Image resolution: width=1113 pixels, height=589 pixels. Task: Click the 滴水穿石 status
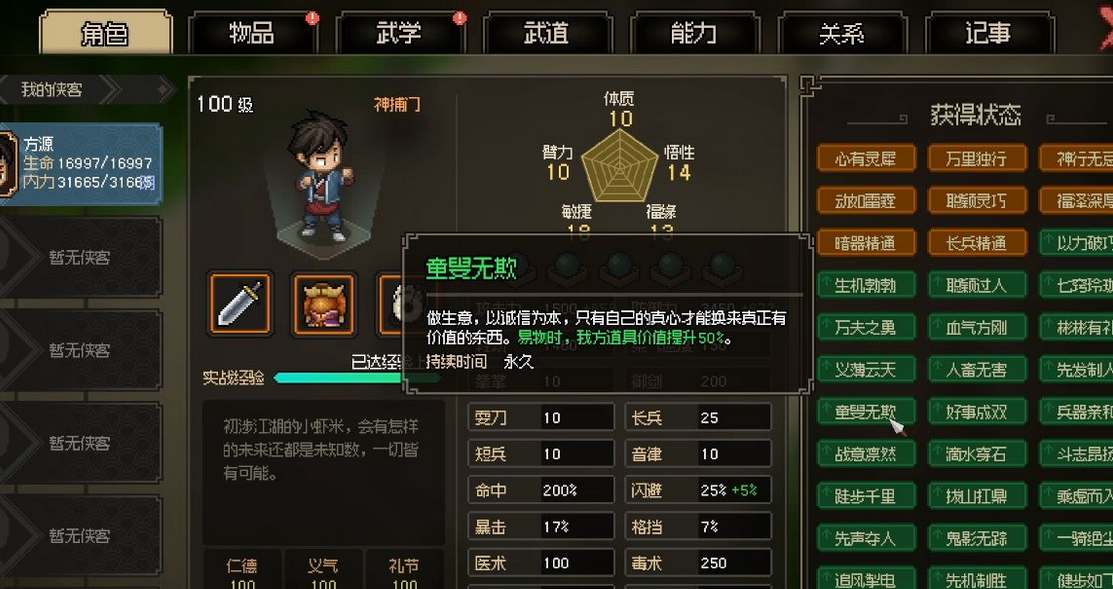click(x=976, y=454)
